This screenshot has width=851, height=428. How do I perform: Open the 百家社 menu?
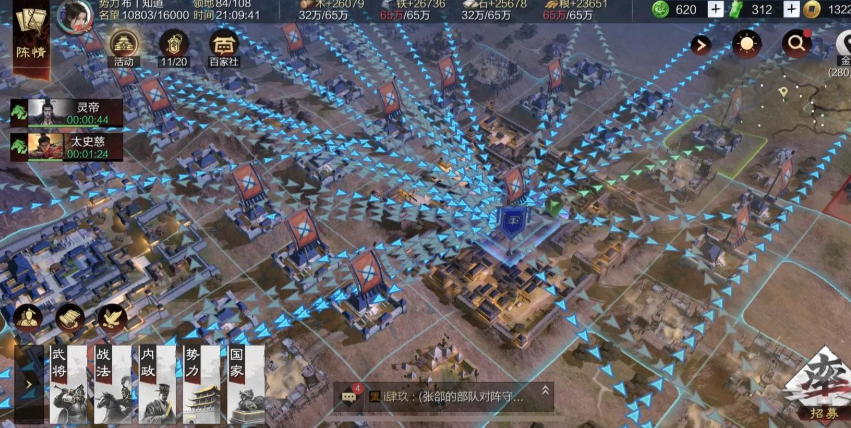coord(224,47)
